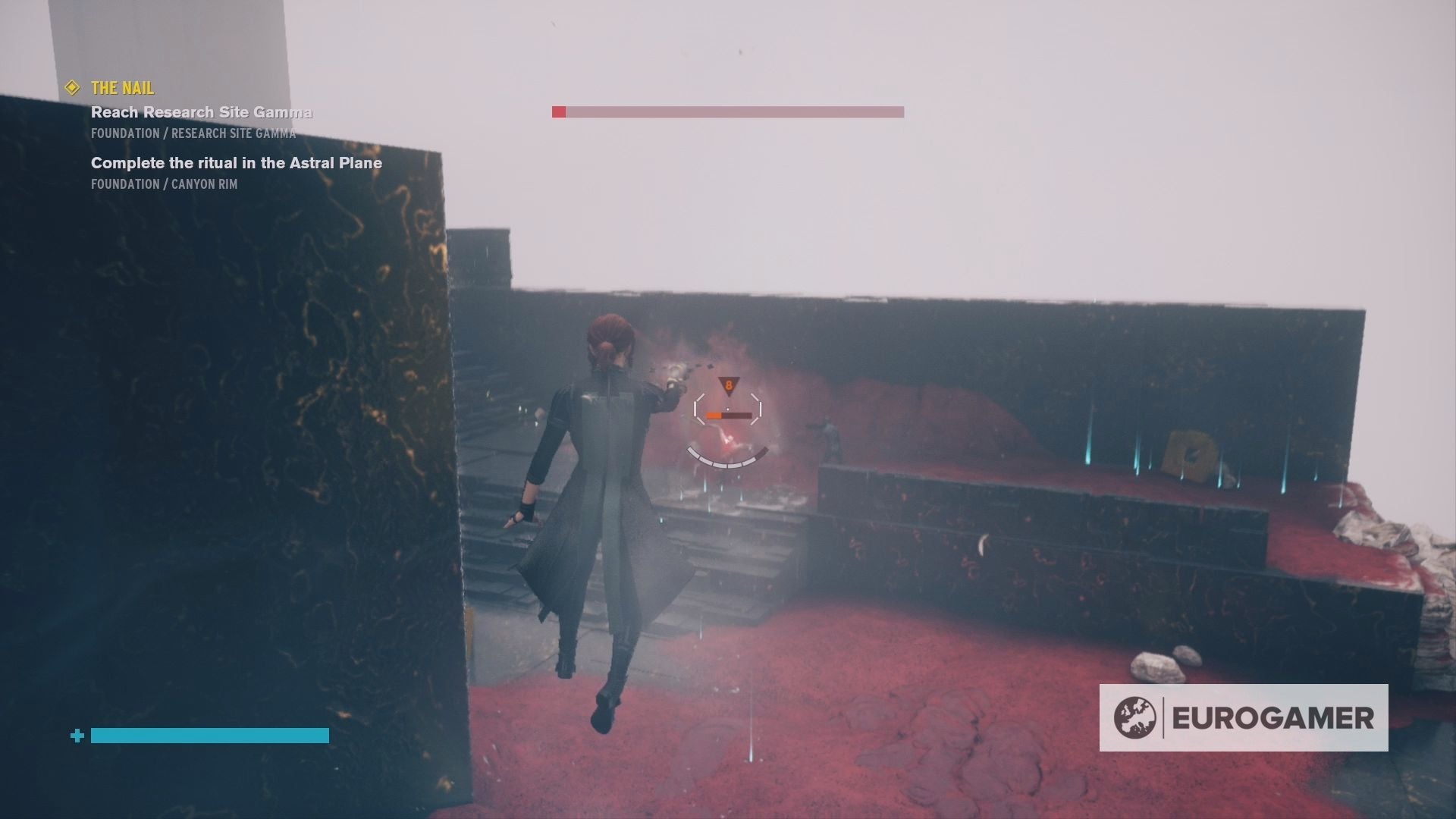Click the boss health bar at the top
The image size is (1456, 819).
click(726, 112)
